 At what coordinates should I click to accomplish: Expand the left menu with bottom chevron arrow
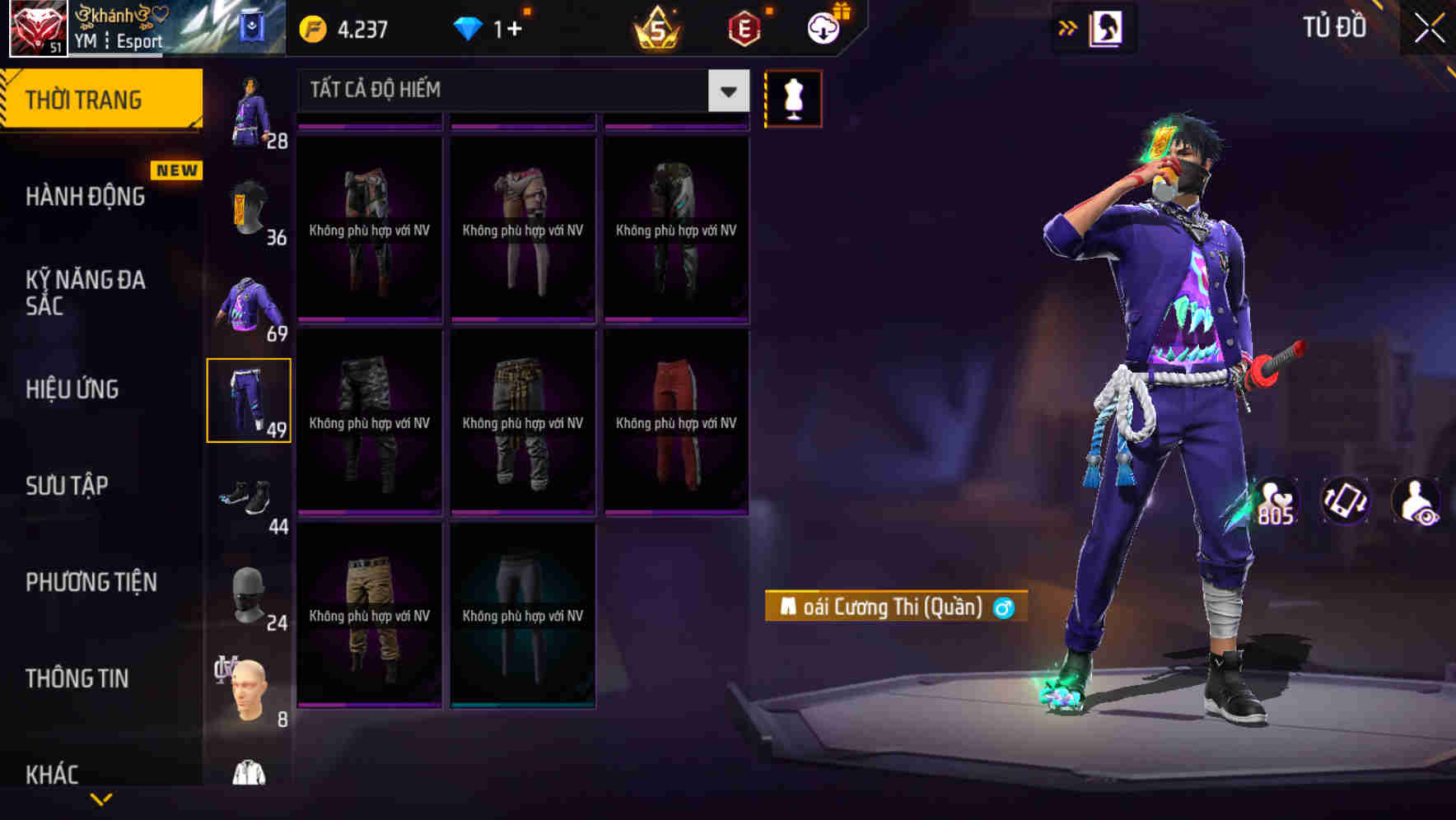101,797
